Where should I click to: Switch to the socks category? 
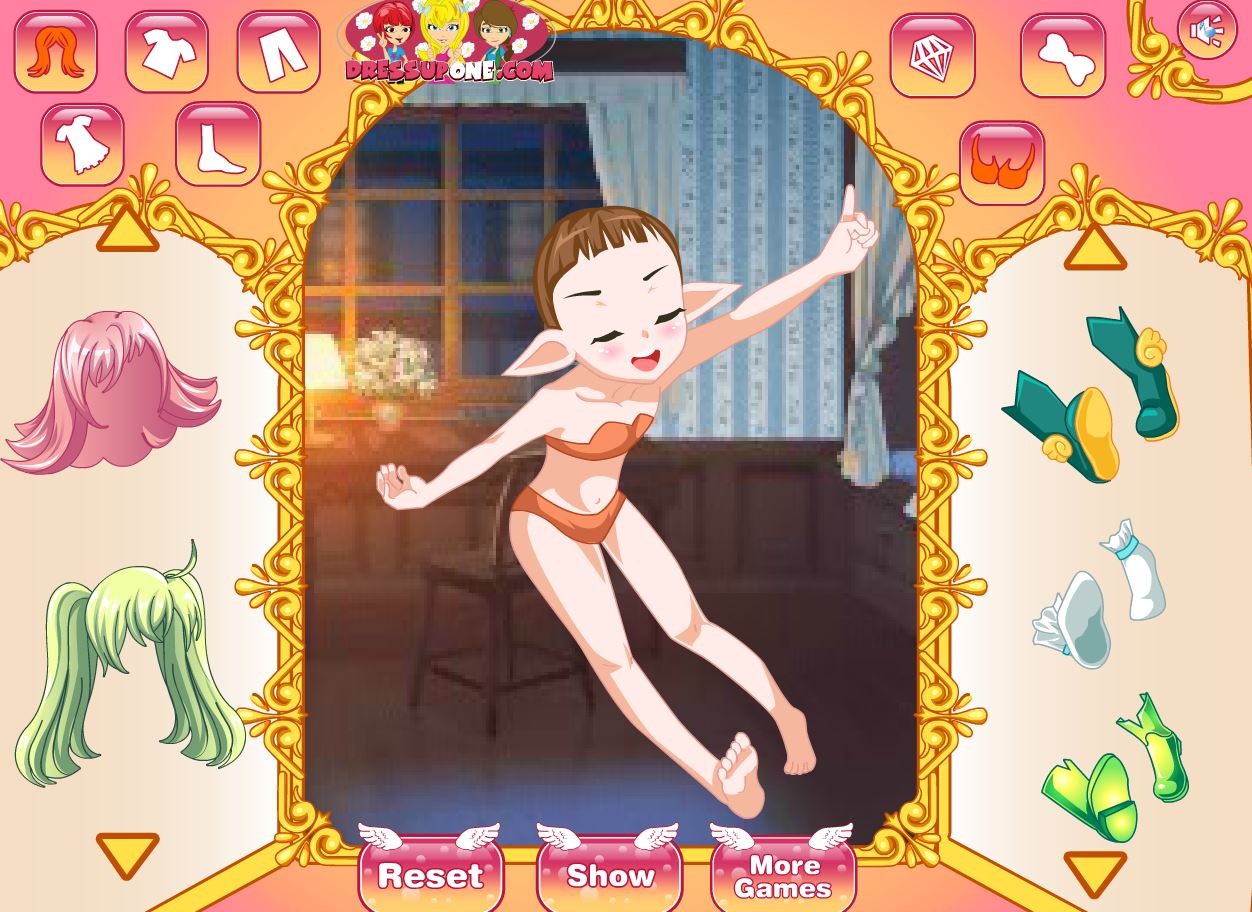218,144
